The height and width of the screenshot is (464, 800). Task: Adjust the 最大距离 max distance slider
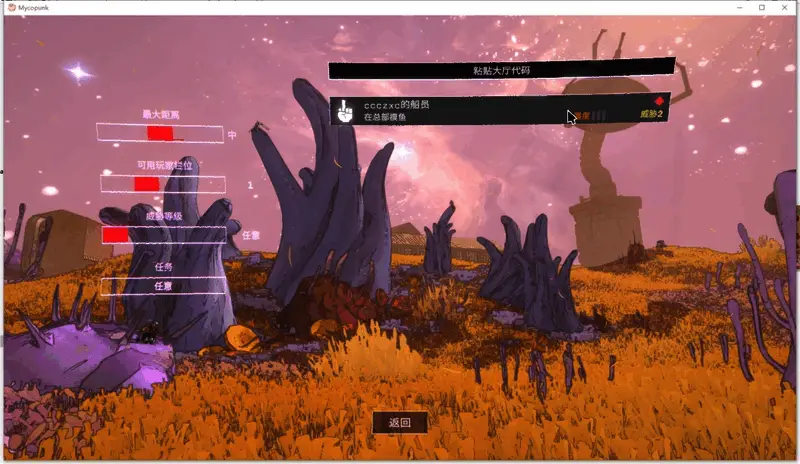160,133
